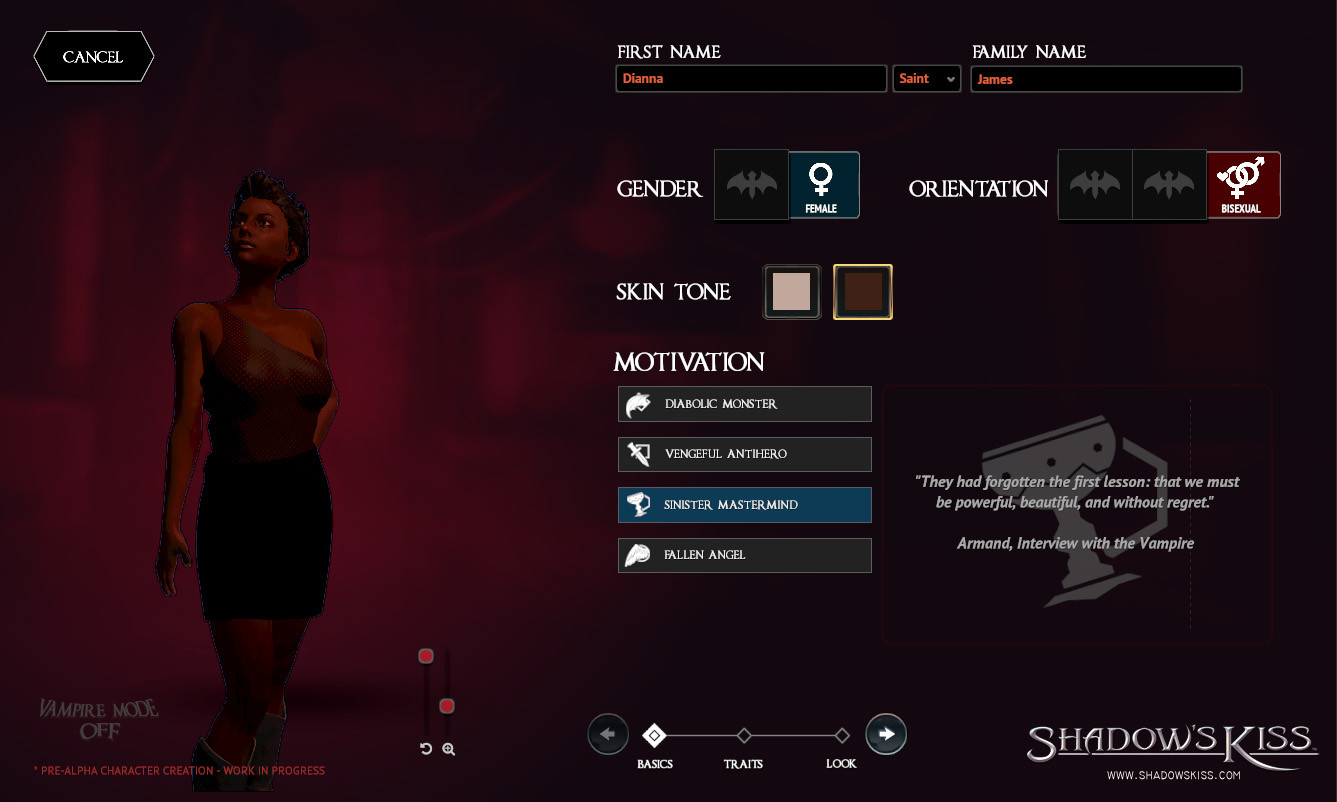Click the Cancel button
This screenshot has height=802, width=1337.
tap(93, 57)
